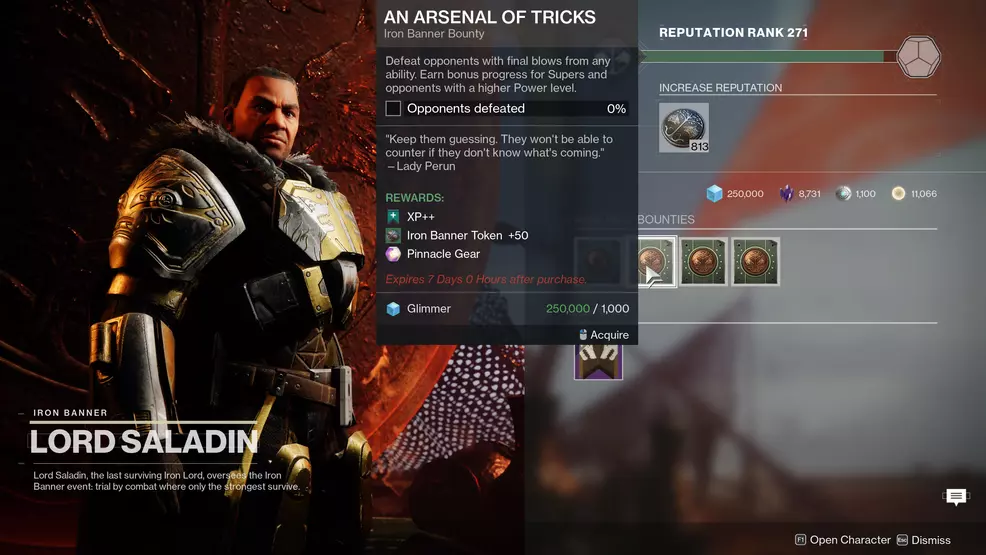Image resolution: width=986 pixels, height=555 pixels.
Task: Click the Iron Banner Token icon showing 813
Action: tap(684, 128)
